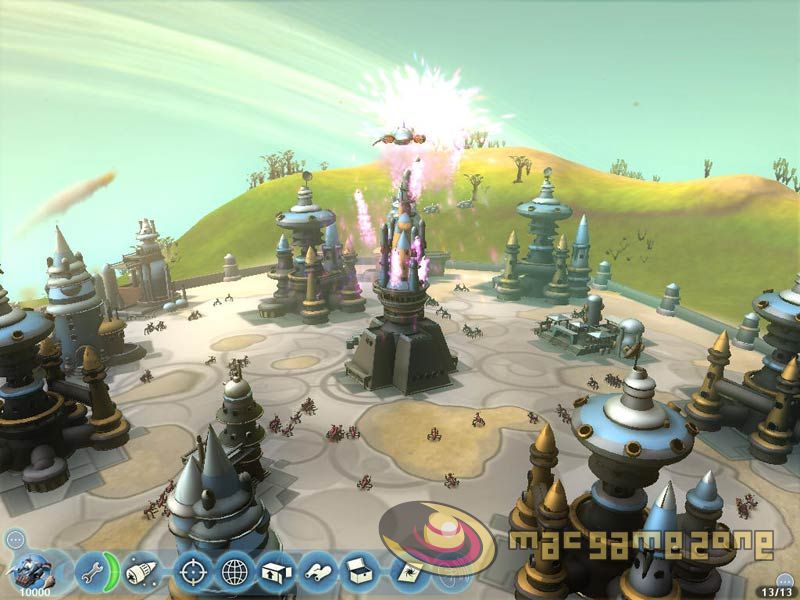
Task: Click the box with up arrow icon
Action: click(275, 572)
